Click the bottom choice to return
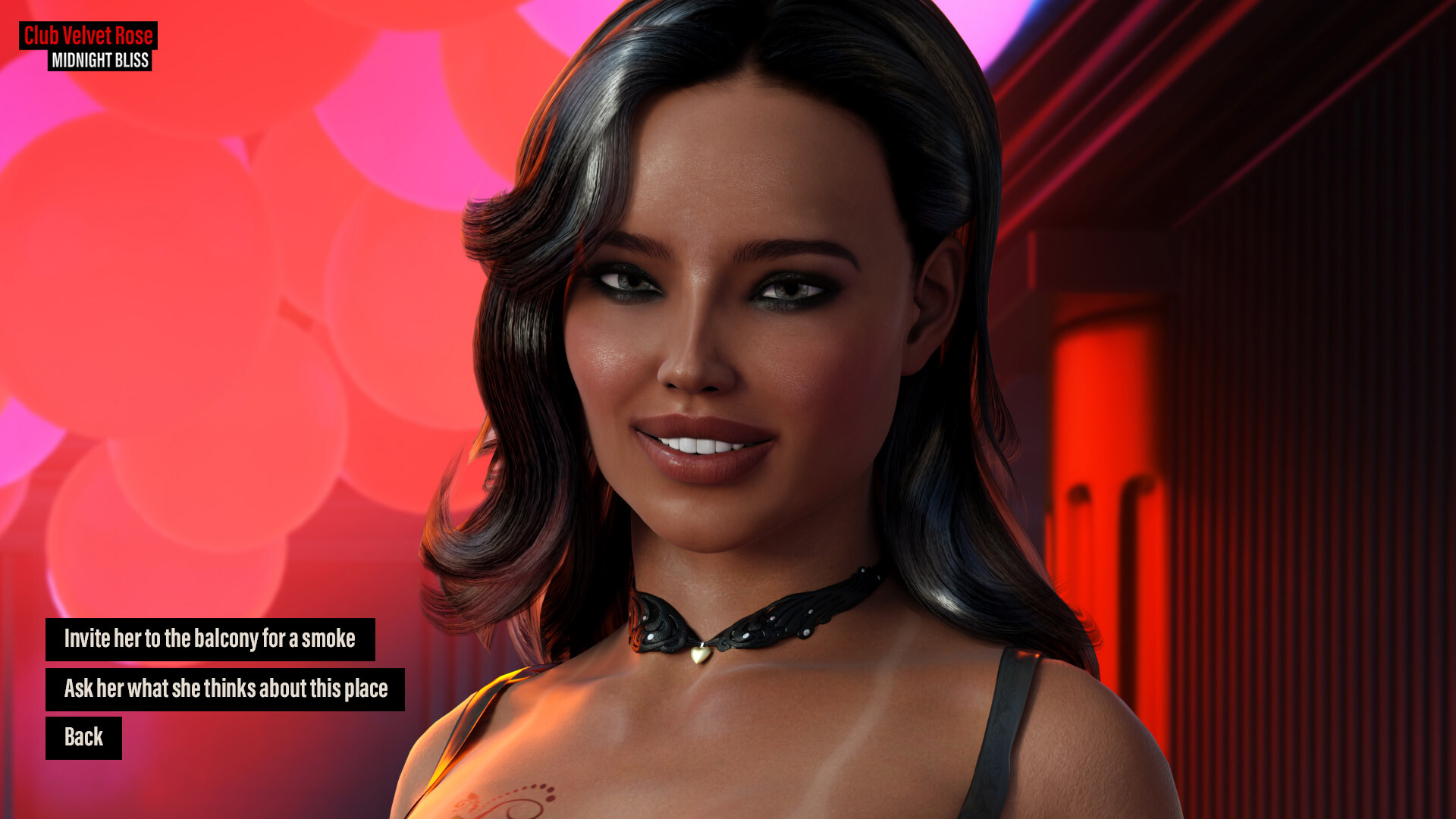 click(x=85, y=736)
